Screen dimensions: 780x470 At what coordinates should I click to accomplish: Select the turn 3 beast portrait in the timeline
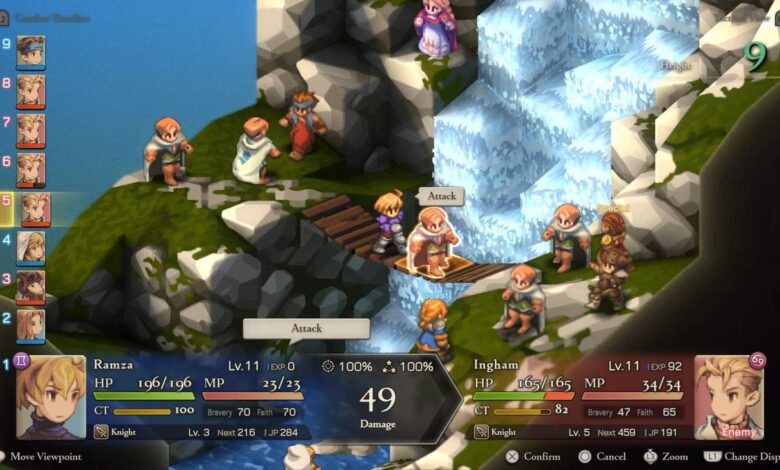[x=31, y=286]
